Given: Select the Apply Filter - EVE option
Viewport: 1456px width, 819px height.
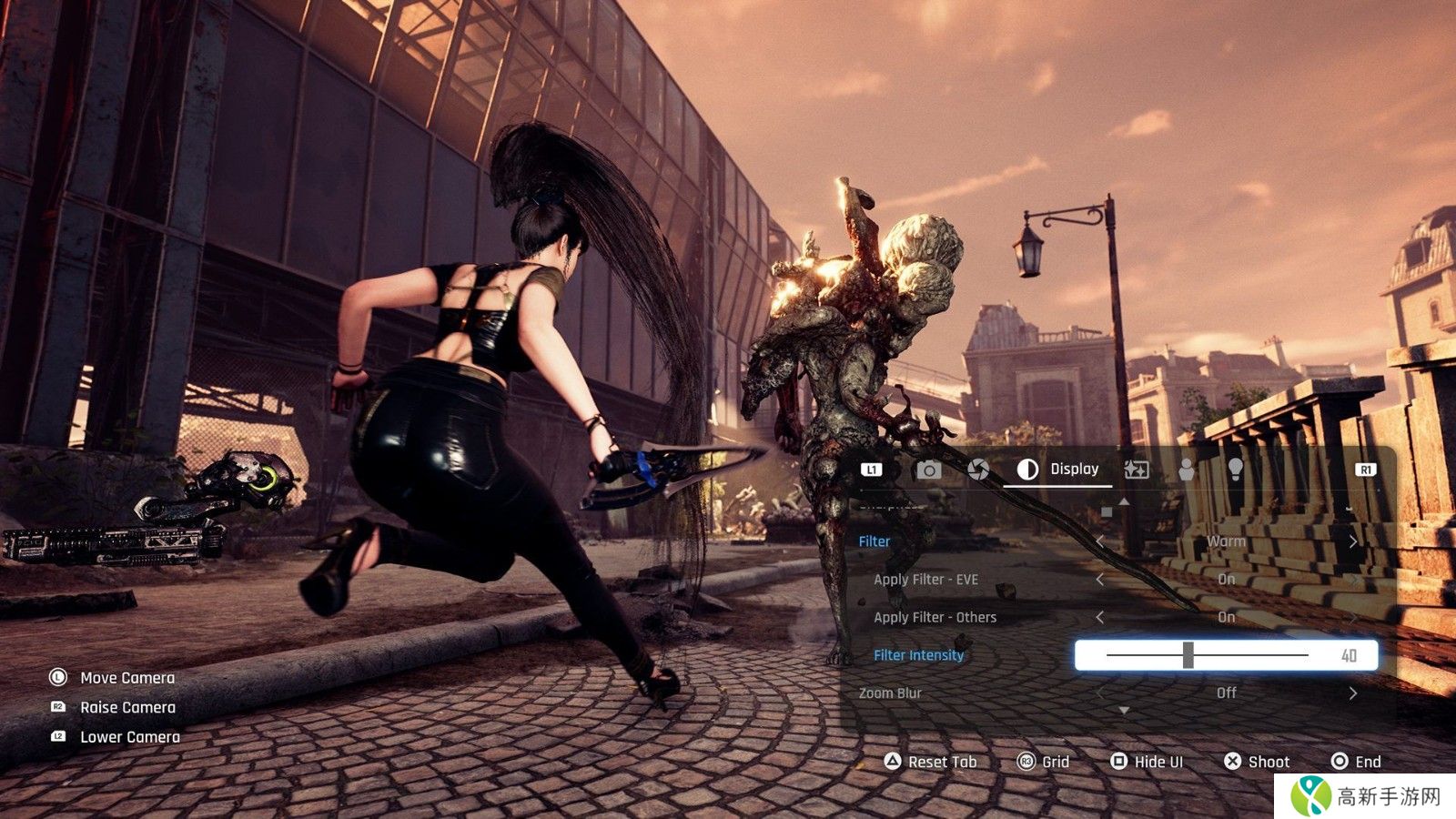Looking at the screenshot, I should pos(925,580).
